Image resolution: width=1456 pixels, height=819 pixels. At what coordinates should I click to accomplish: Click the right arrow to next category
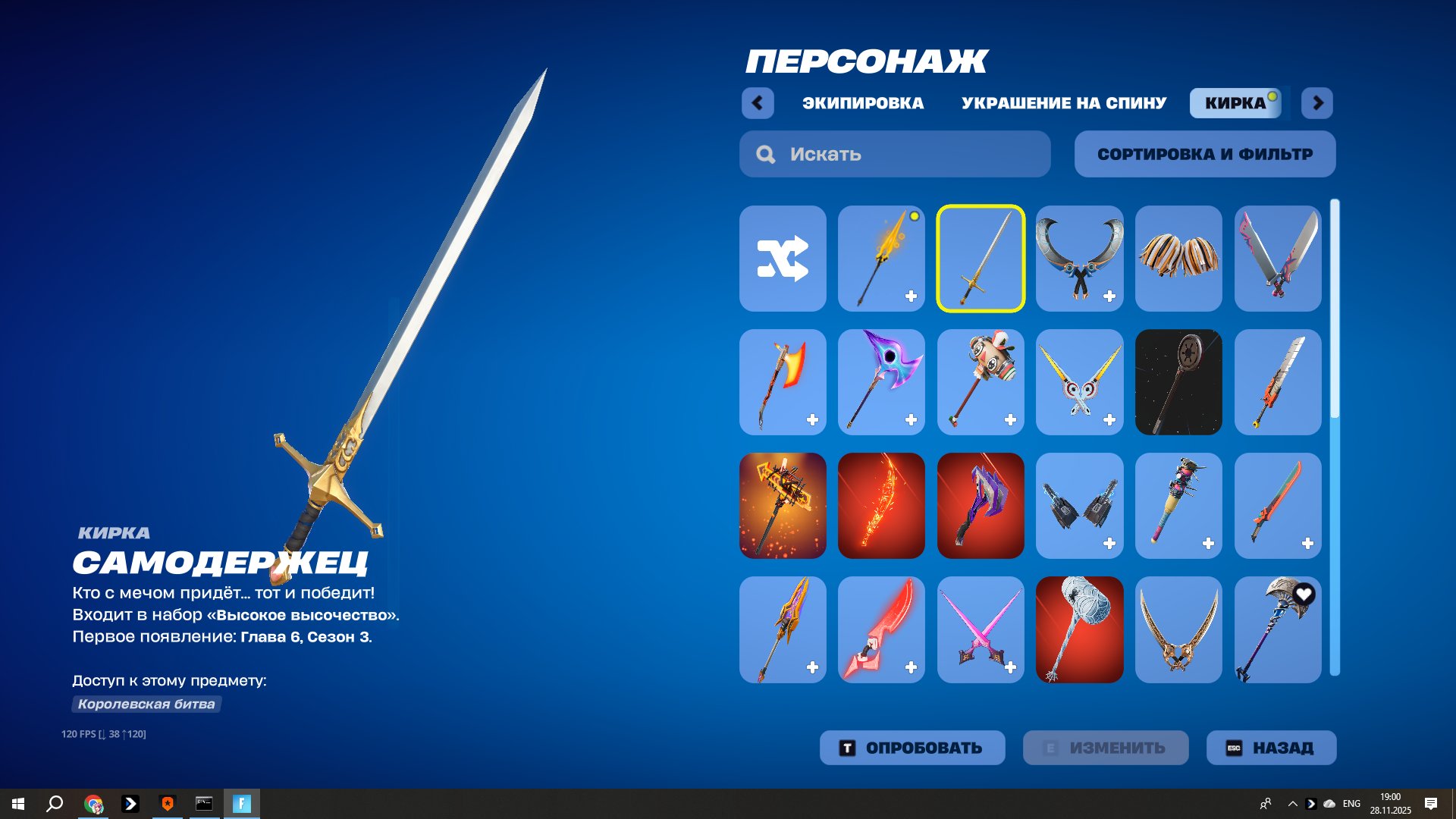pyautogui.click(x=1316, y=103)
